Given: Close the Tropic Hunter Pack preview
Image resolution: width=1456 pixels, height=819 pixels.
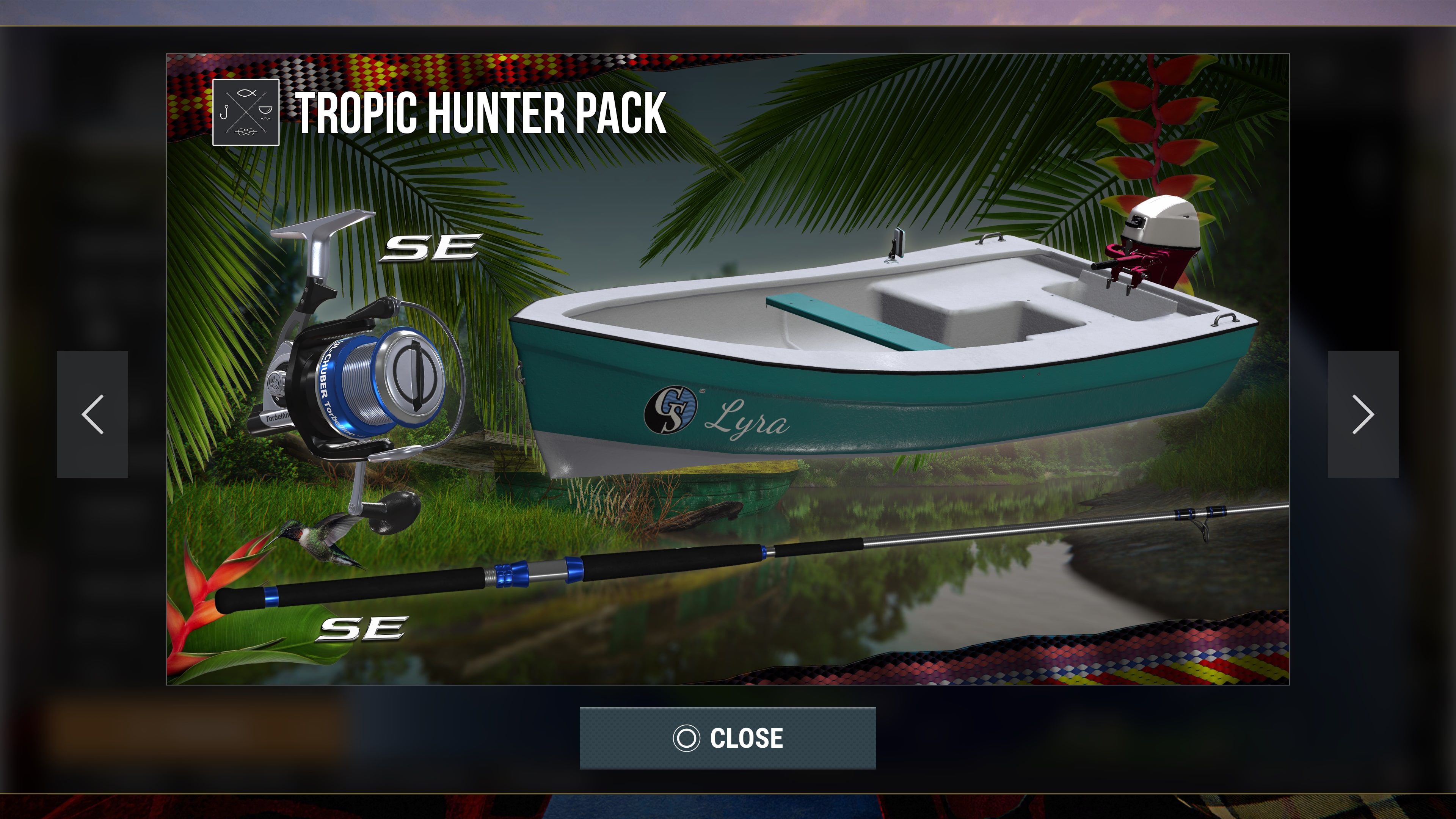Looking at the screenshot, I should point(728,737).
